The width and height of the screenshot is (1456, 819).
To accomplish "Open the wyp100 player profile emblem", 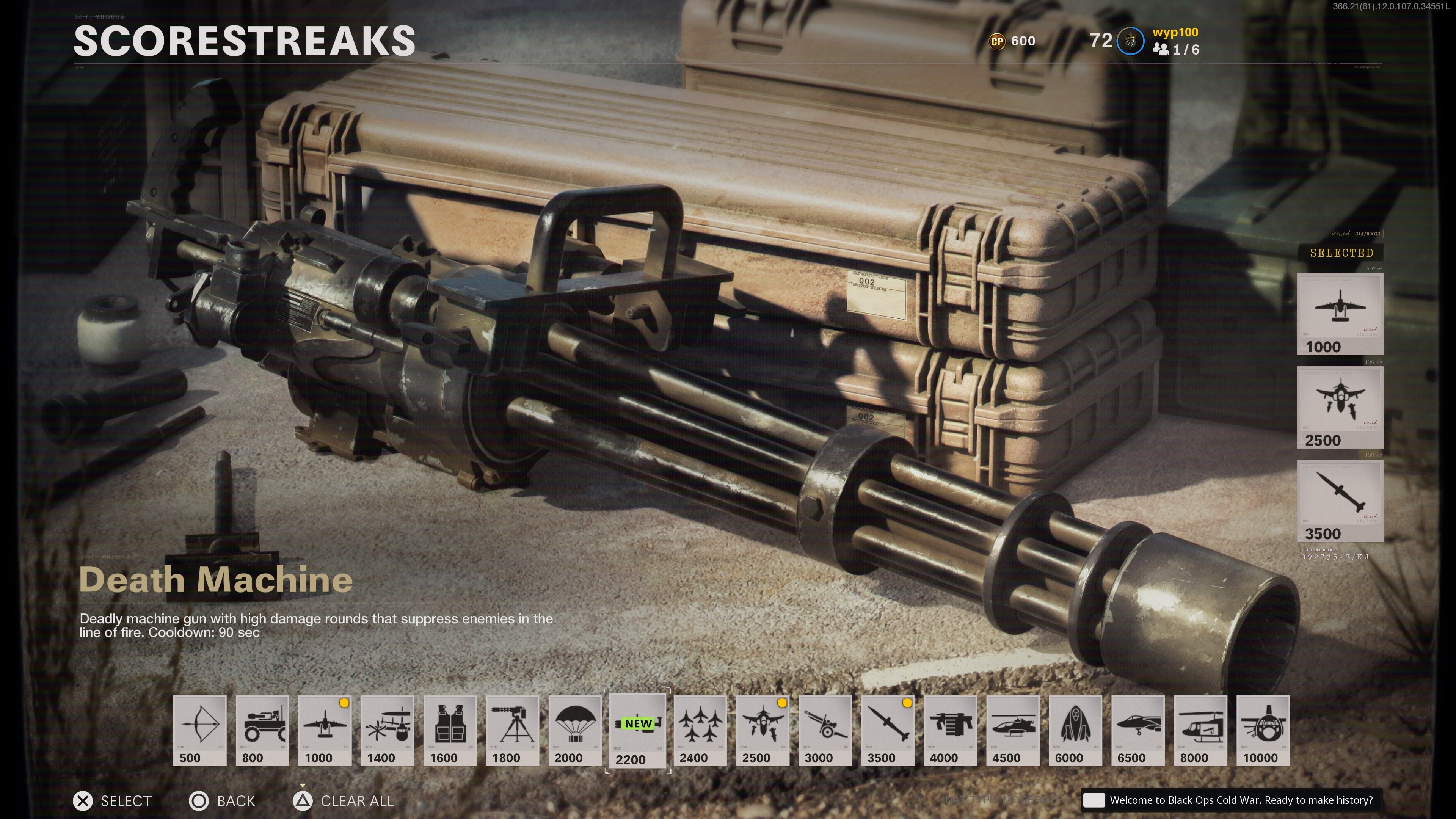I will pos(1130,41).
